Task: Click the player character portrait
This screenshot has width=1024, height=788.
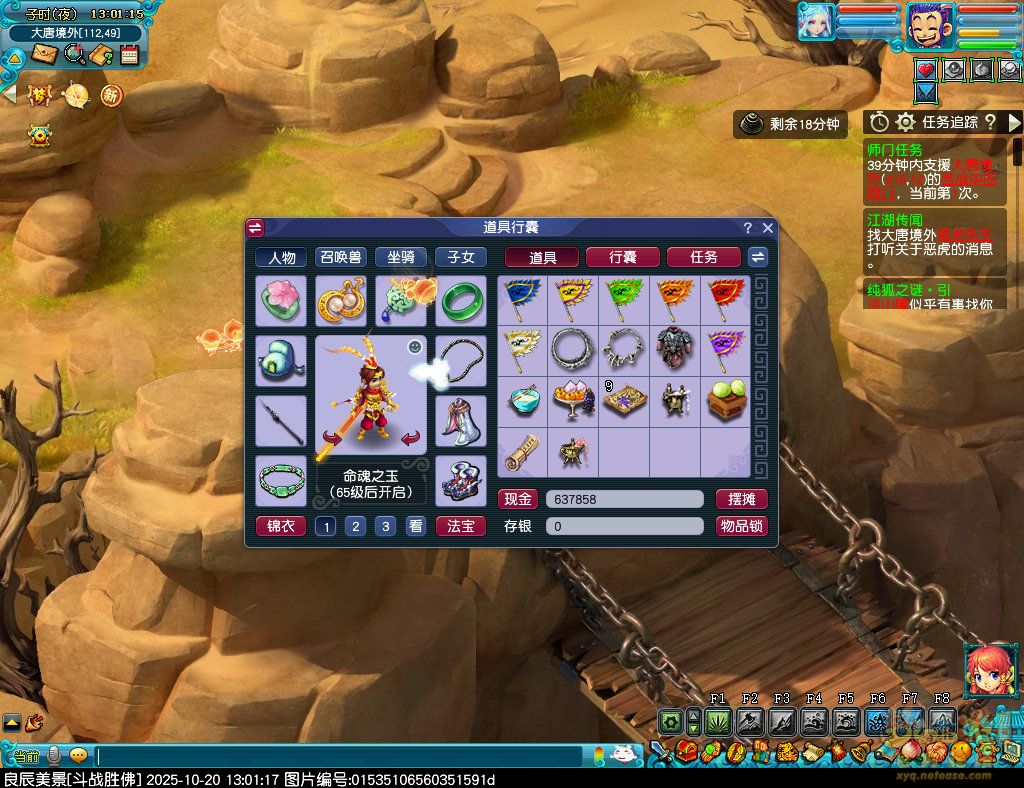Action: tap(931, 24)
